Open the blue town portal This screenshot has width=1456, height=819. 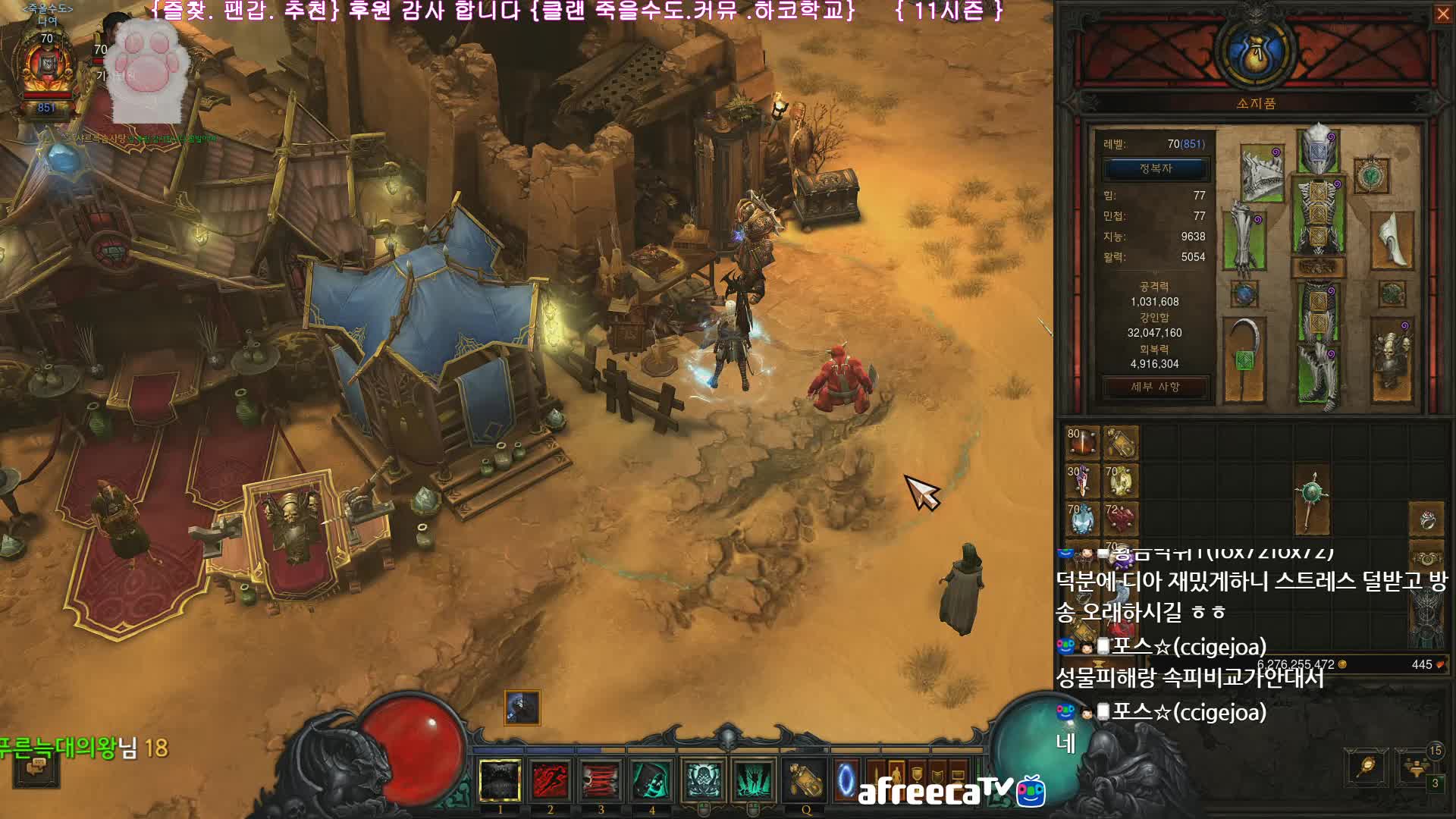846,780
